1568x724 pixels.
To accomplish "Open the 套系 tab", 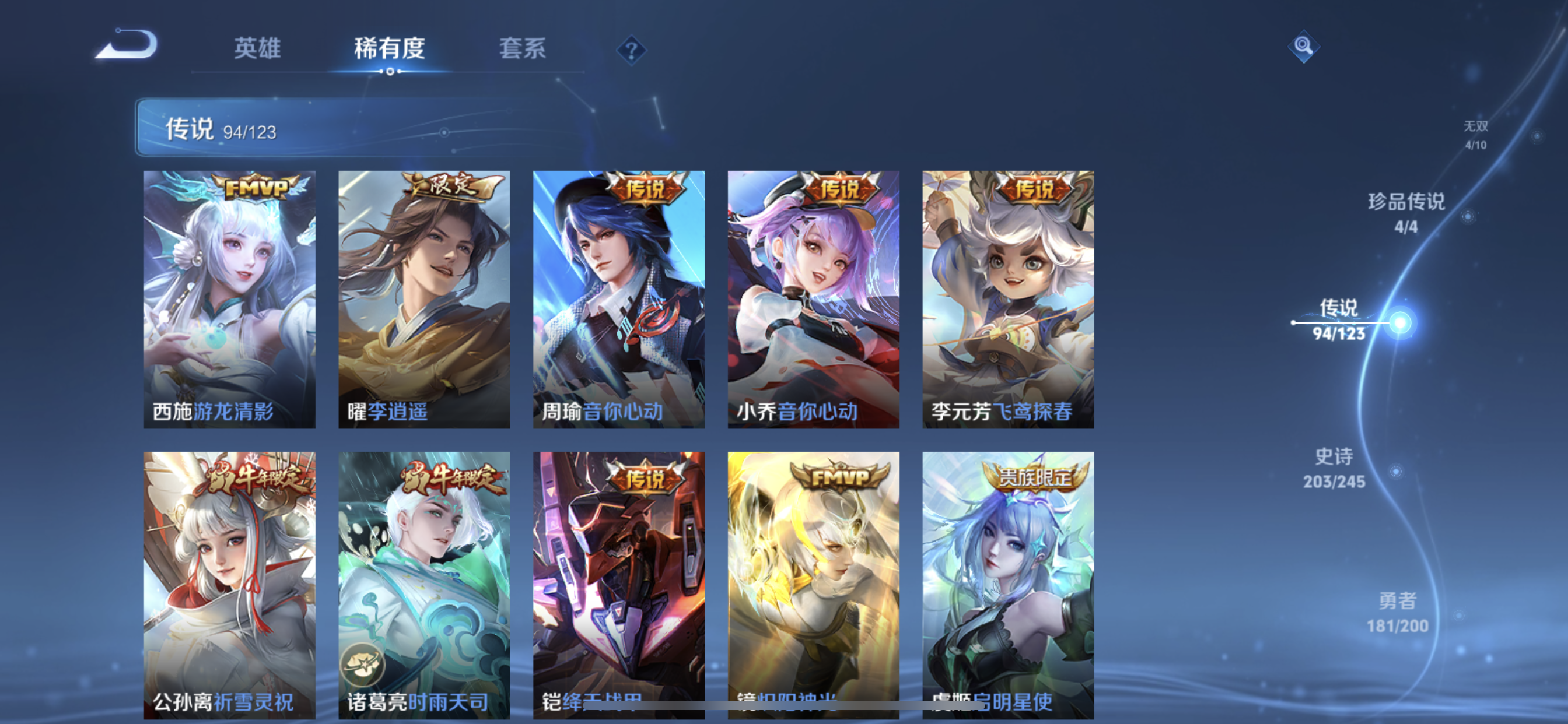I will [522, 48].
